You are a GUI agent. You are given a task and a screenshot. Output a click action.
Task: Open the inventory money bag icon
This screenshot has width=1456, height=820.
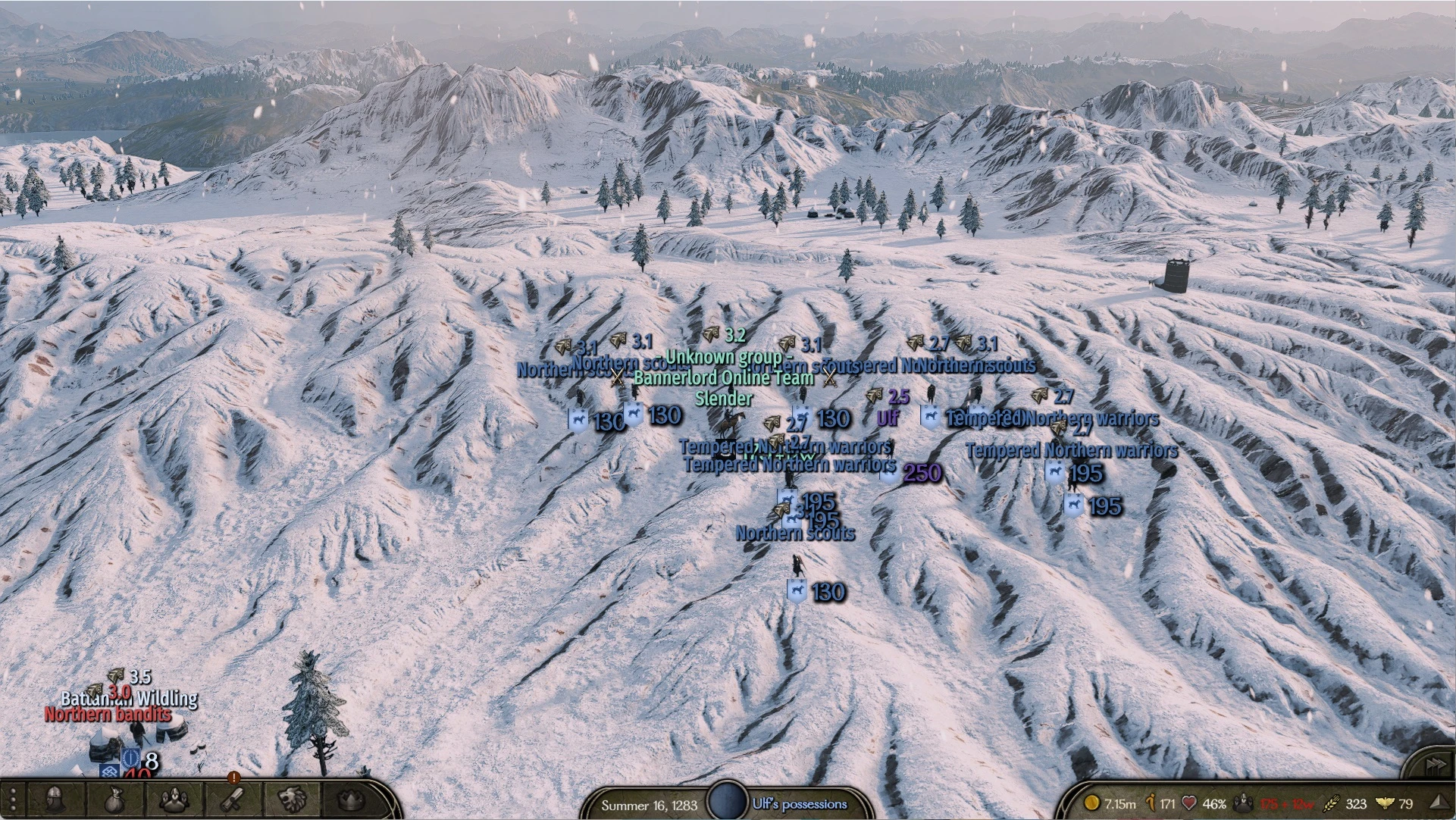pyautogui.click(x=114, y=799)
